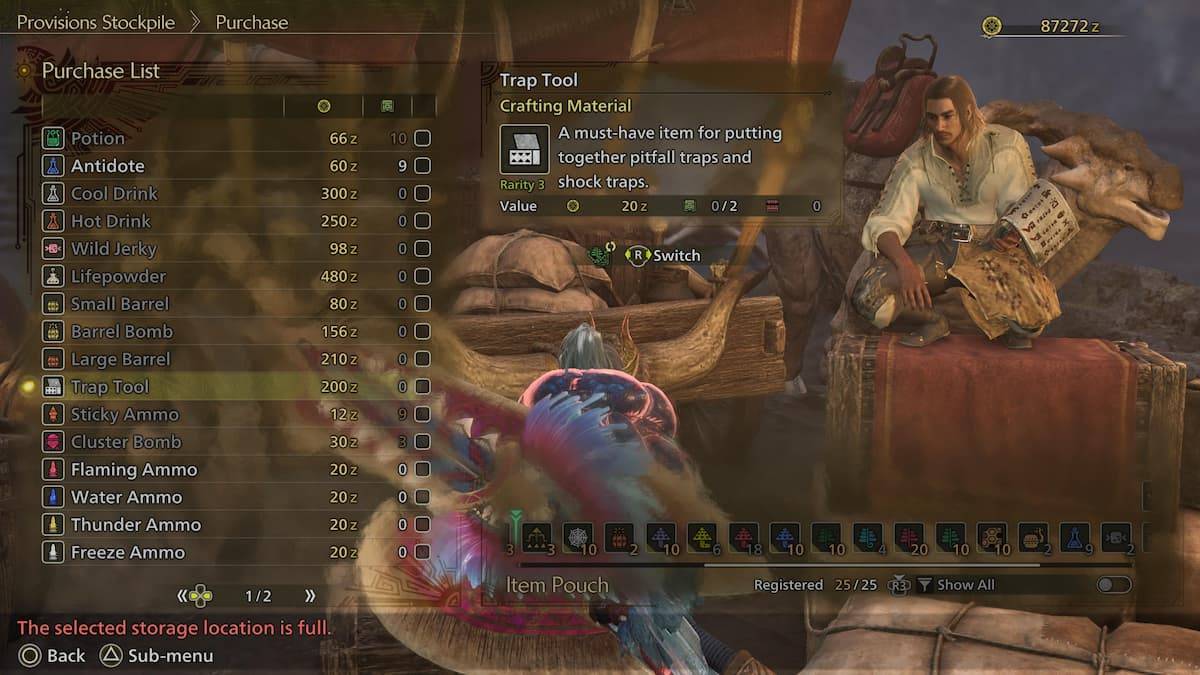This screenshot has width=1200, height=675.
Task: Choose the Antidote row
Action: click(x=107, y=166)
